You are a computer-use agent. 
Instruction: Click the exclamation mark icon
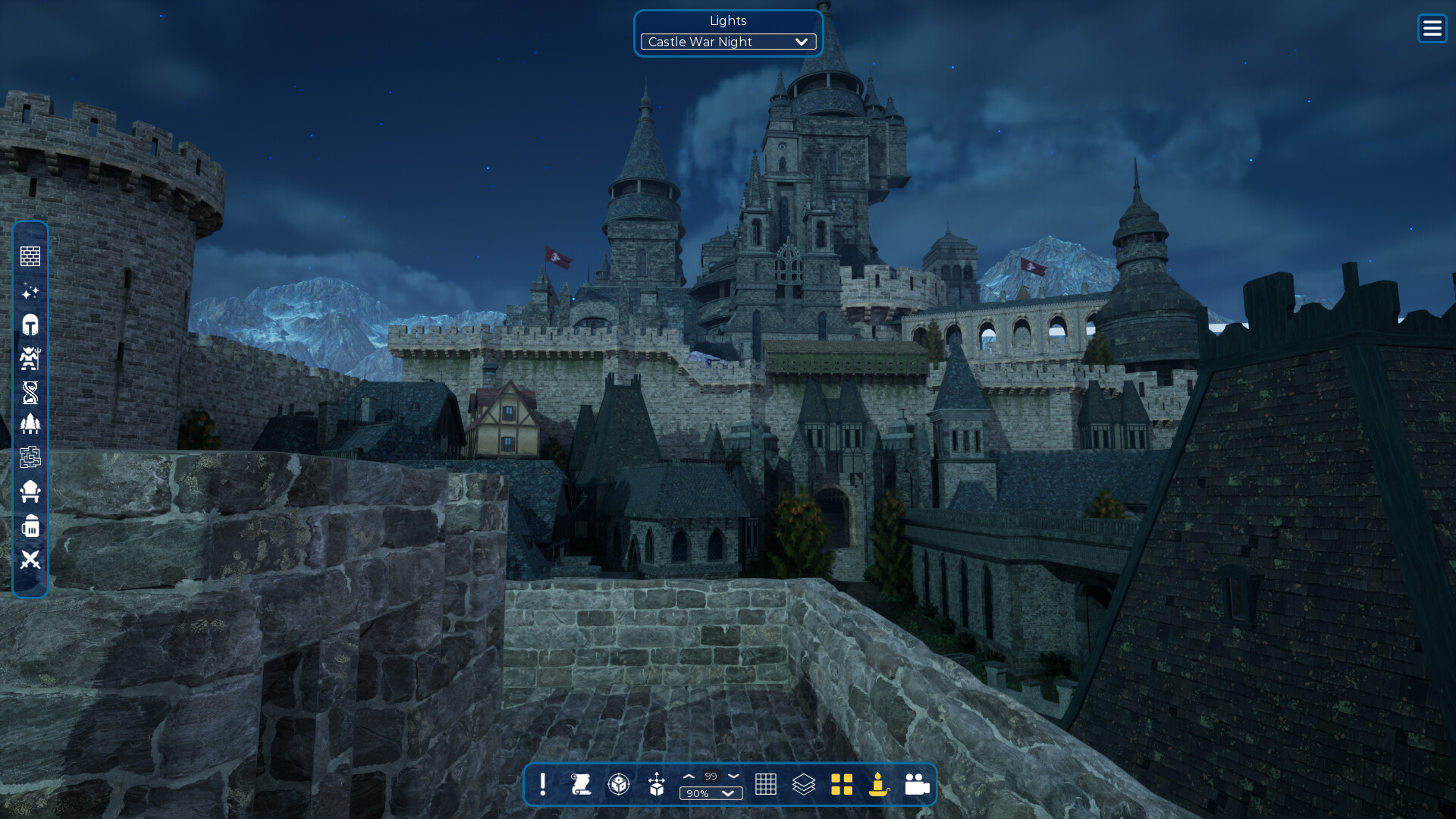pos(543,784)
